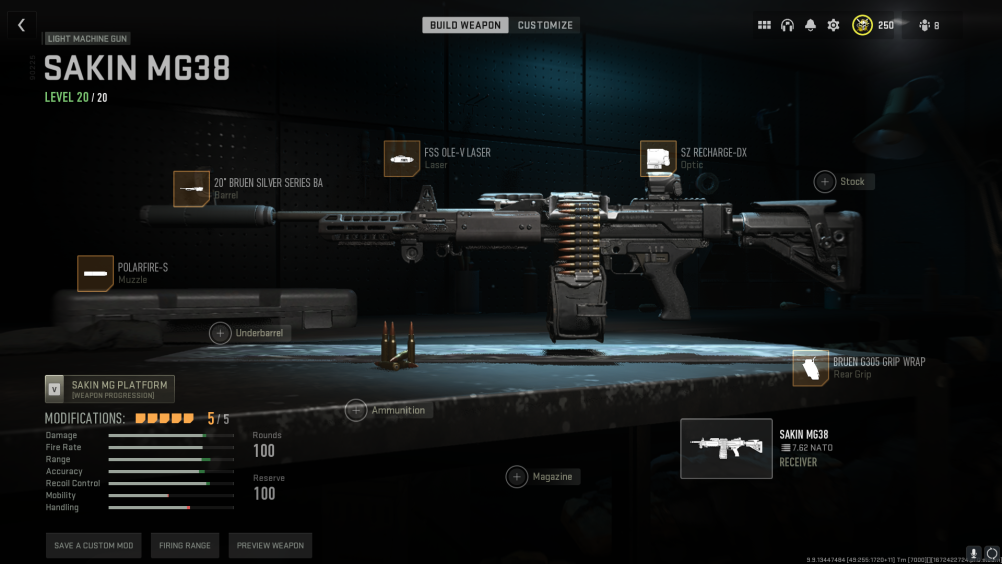Select the Bruen G305 Grip Wrap slot
Screen dimensions: 1002x564
811,368
